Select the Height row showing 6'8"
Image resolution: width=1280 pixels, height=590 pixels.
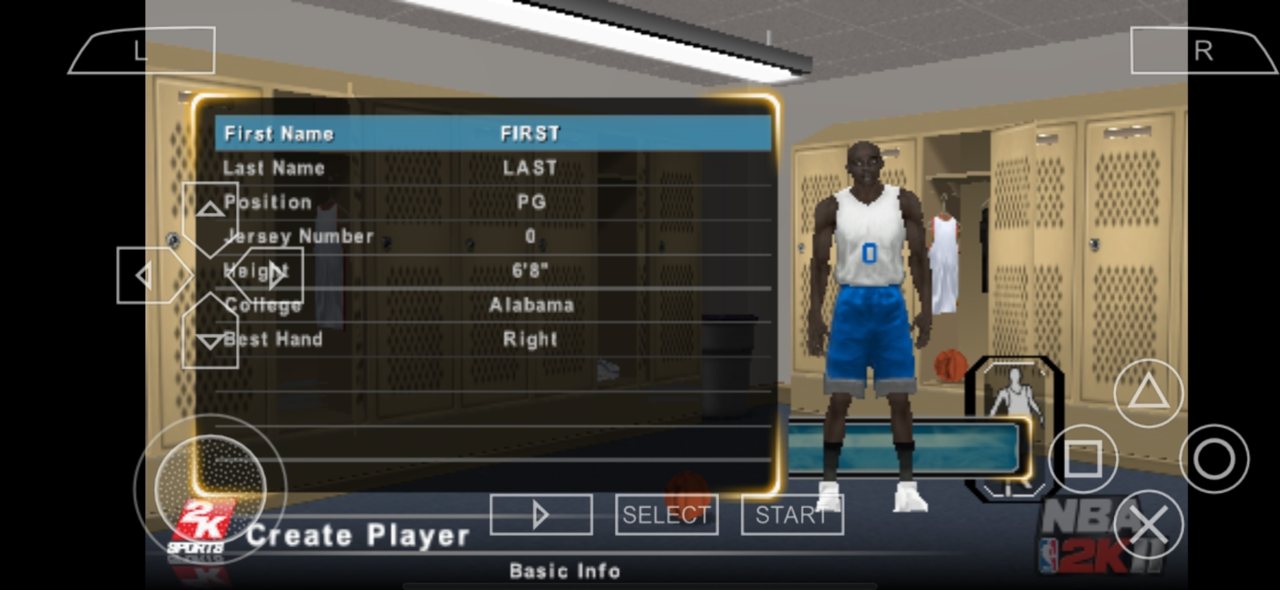click(493, 271)
